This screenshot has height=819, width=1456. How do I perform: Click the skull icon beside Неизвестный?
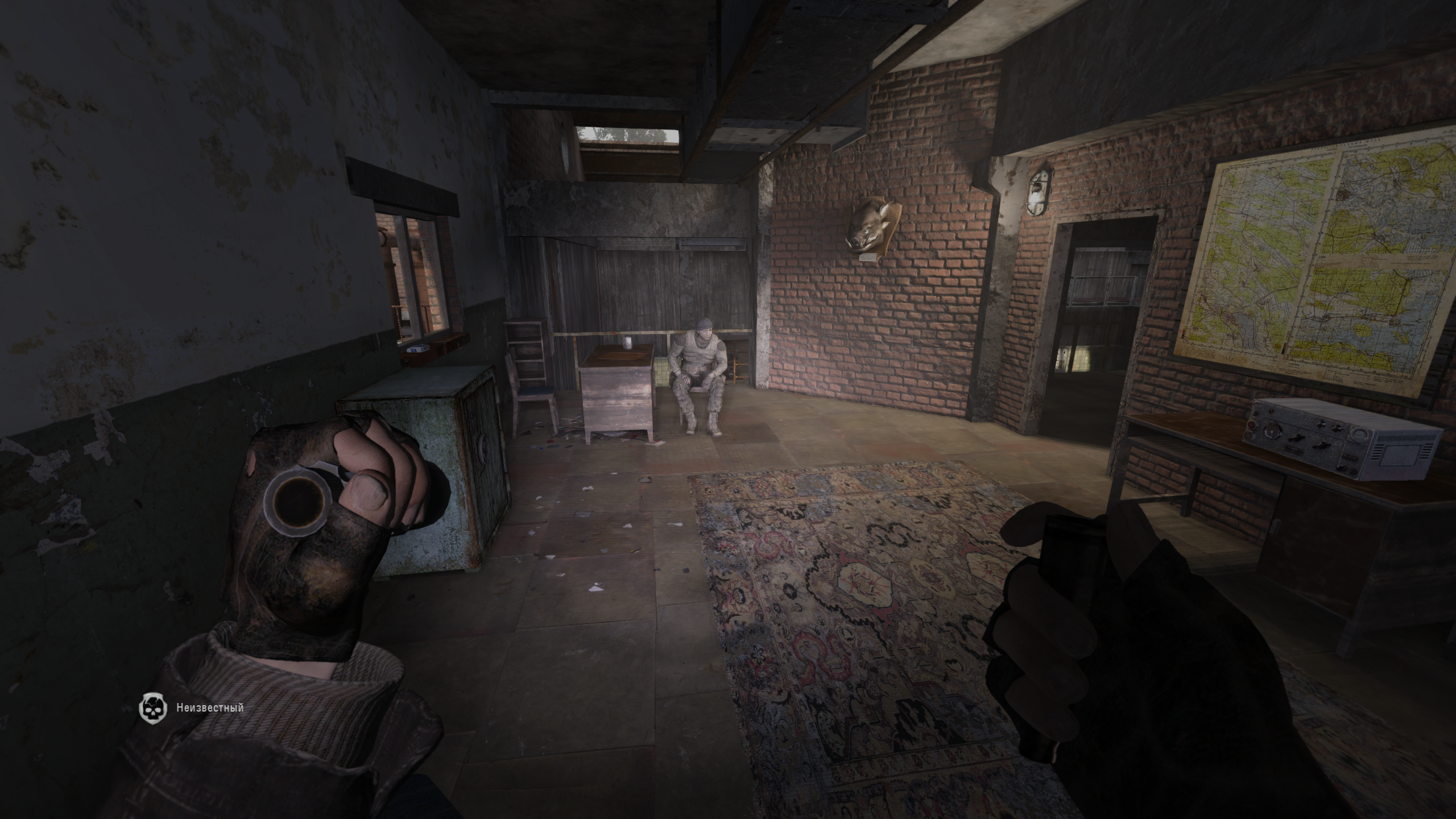click(152, 708)
